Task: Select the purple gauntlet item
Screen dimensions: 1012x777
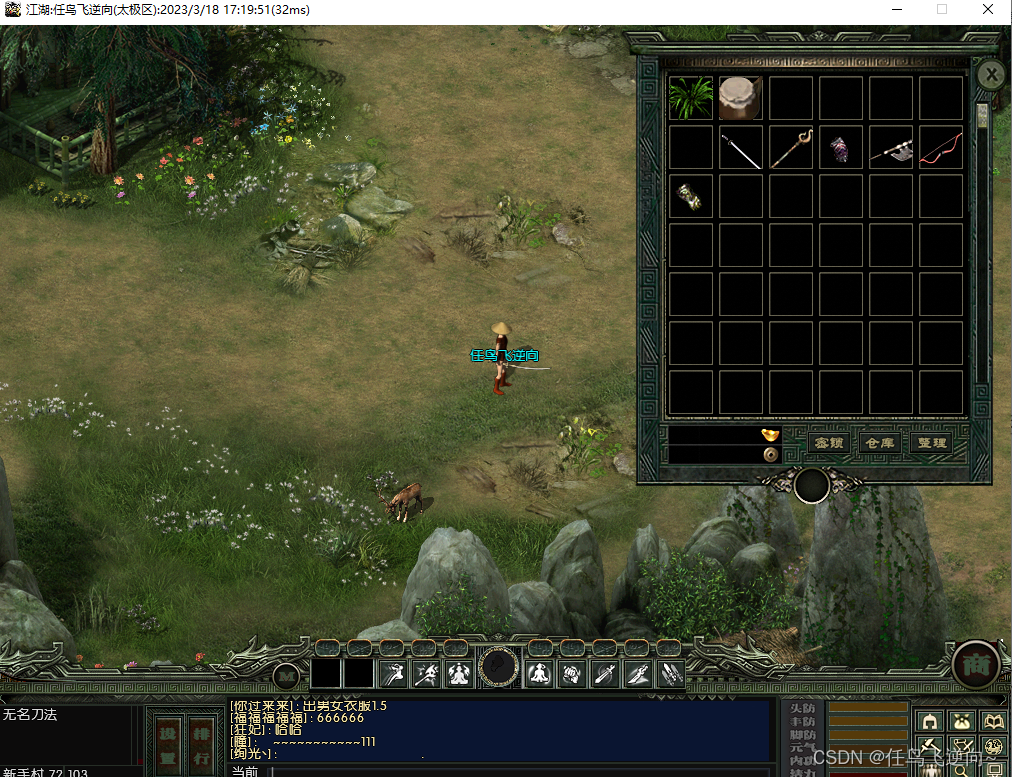Action: pos(840,148)
